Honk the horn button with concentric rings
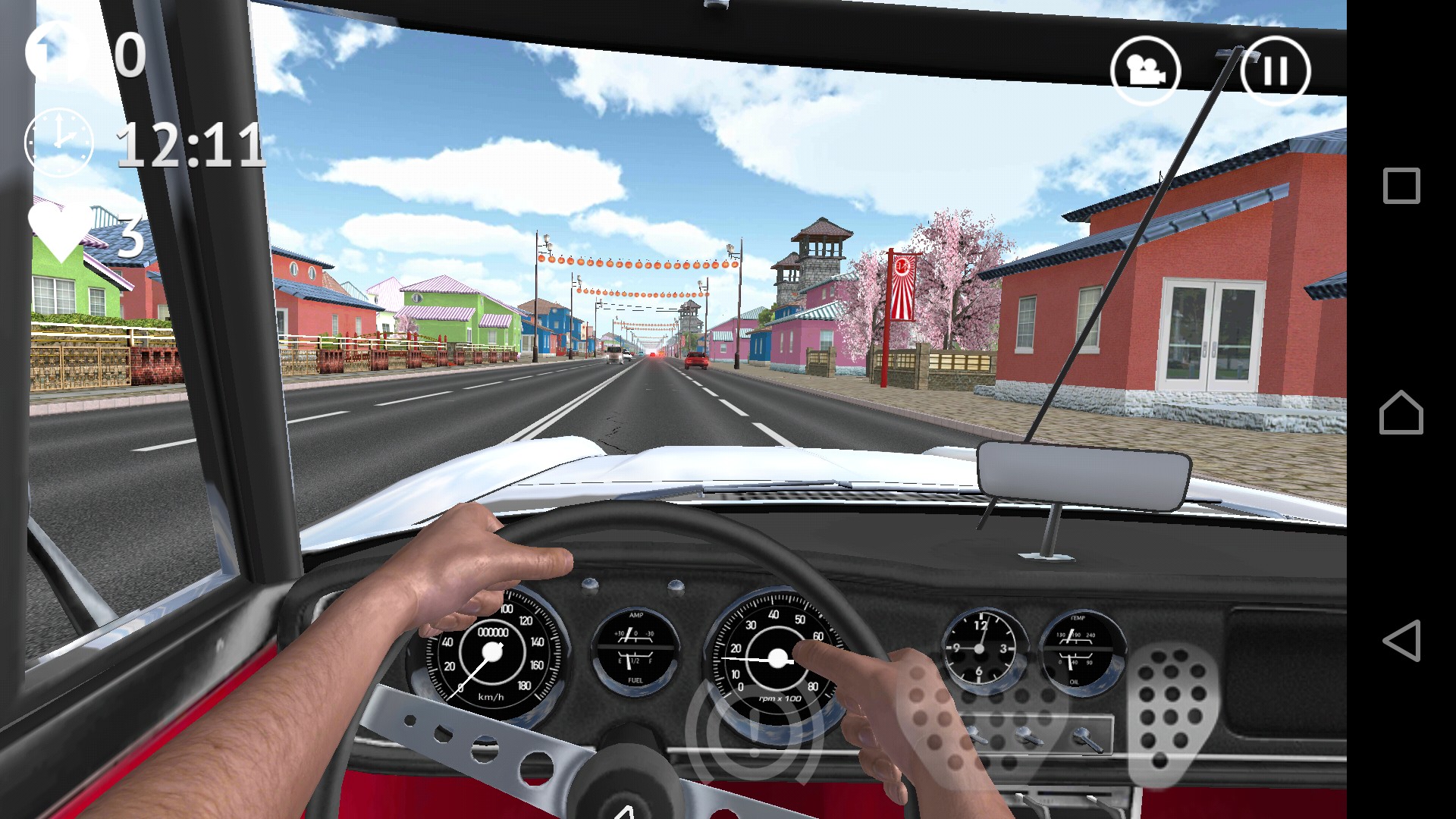This screenshot has height=819, width=1456. [x=753, y=730]
